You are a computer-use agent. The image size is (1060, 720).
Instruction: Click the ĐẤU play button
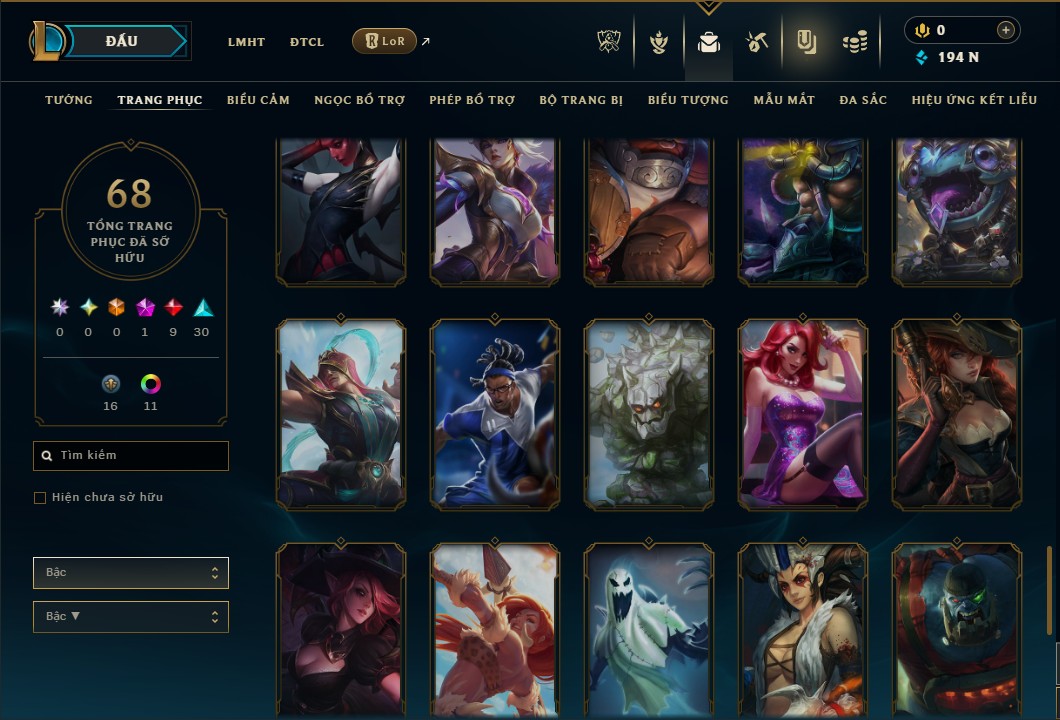(x=121, y=41)
